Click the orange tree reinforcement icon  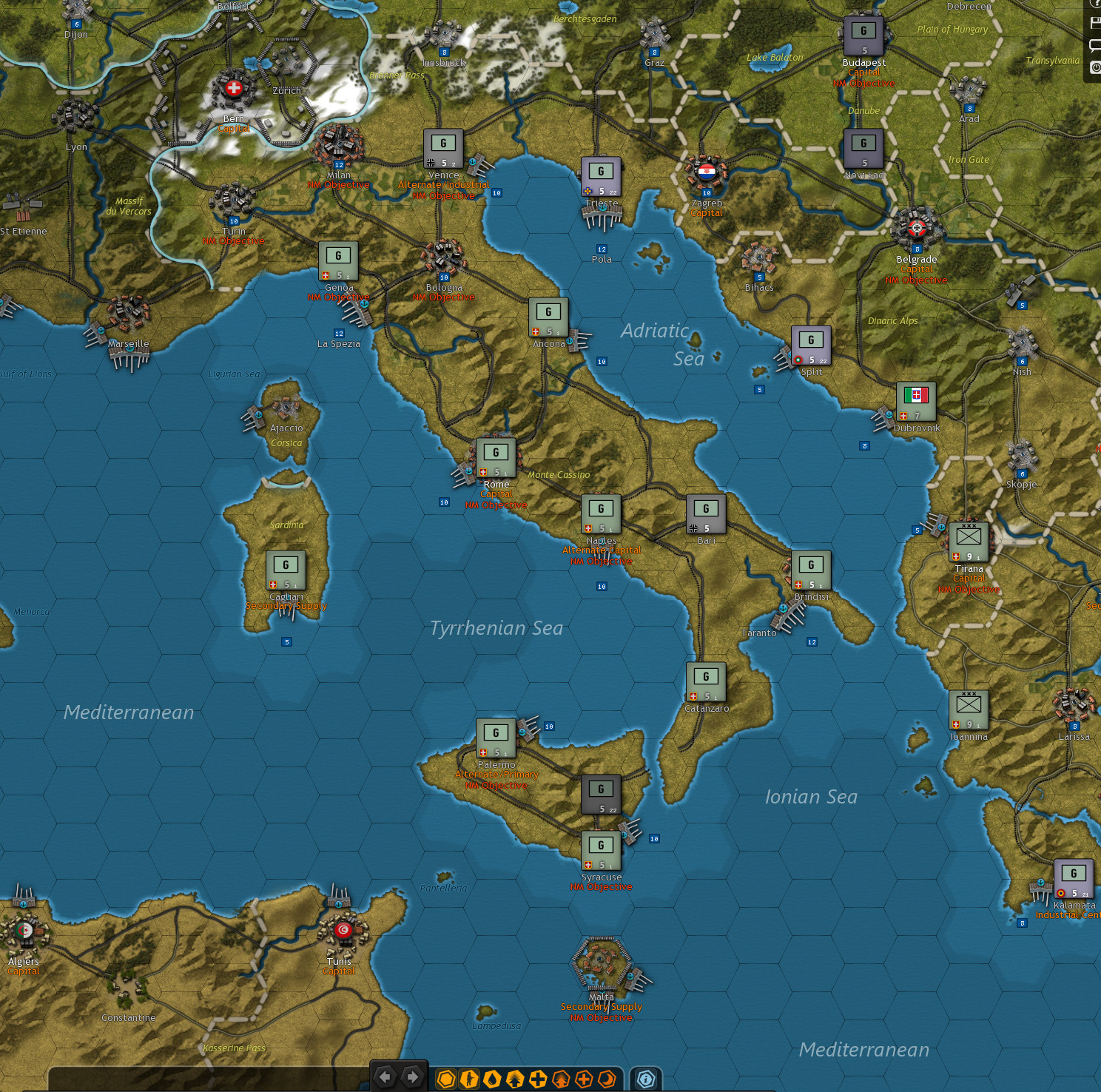coord(561,1079)
